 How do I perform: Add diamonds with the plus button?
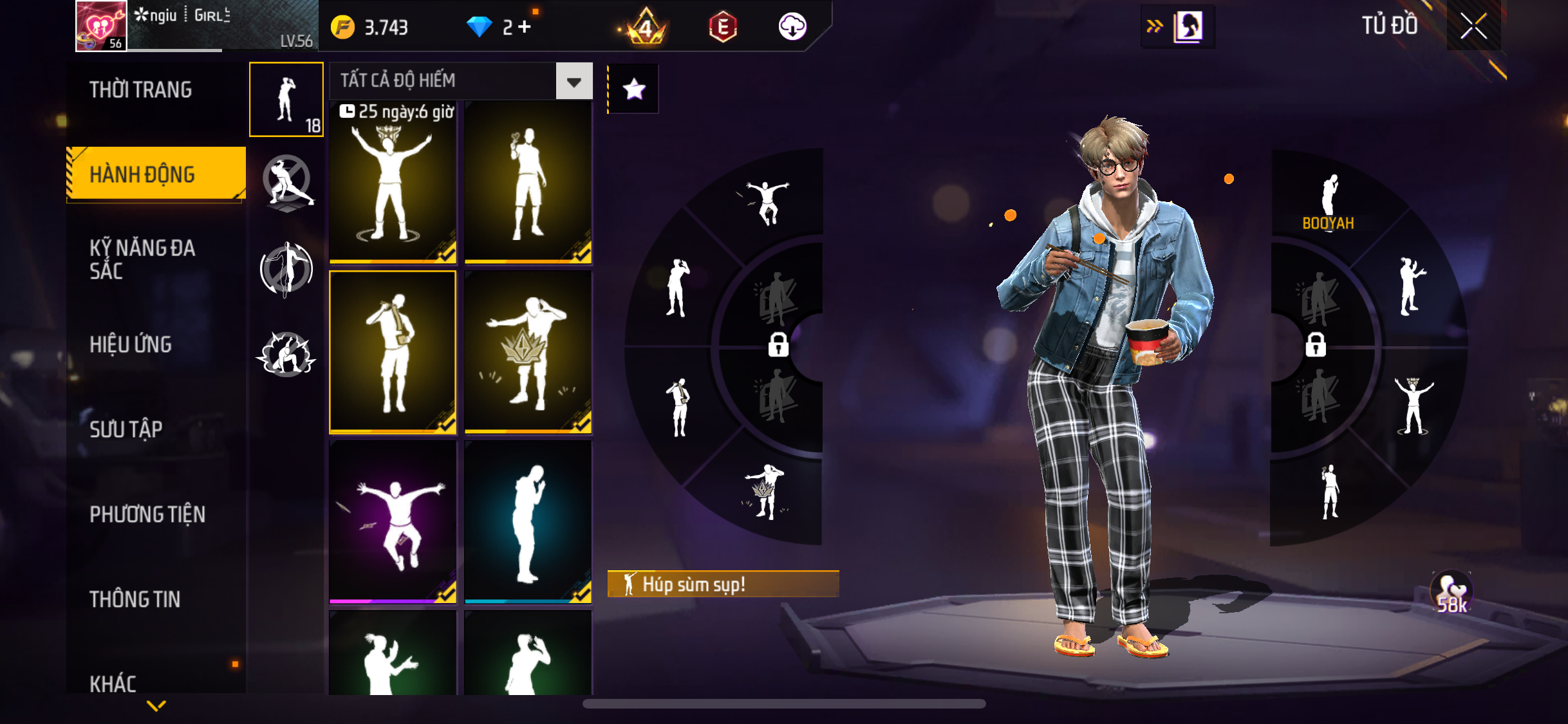[x=525, y=27]
